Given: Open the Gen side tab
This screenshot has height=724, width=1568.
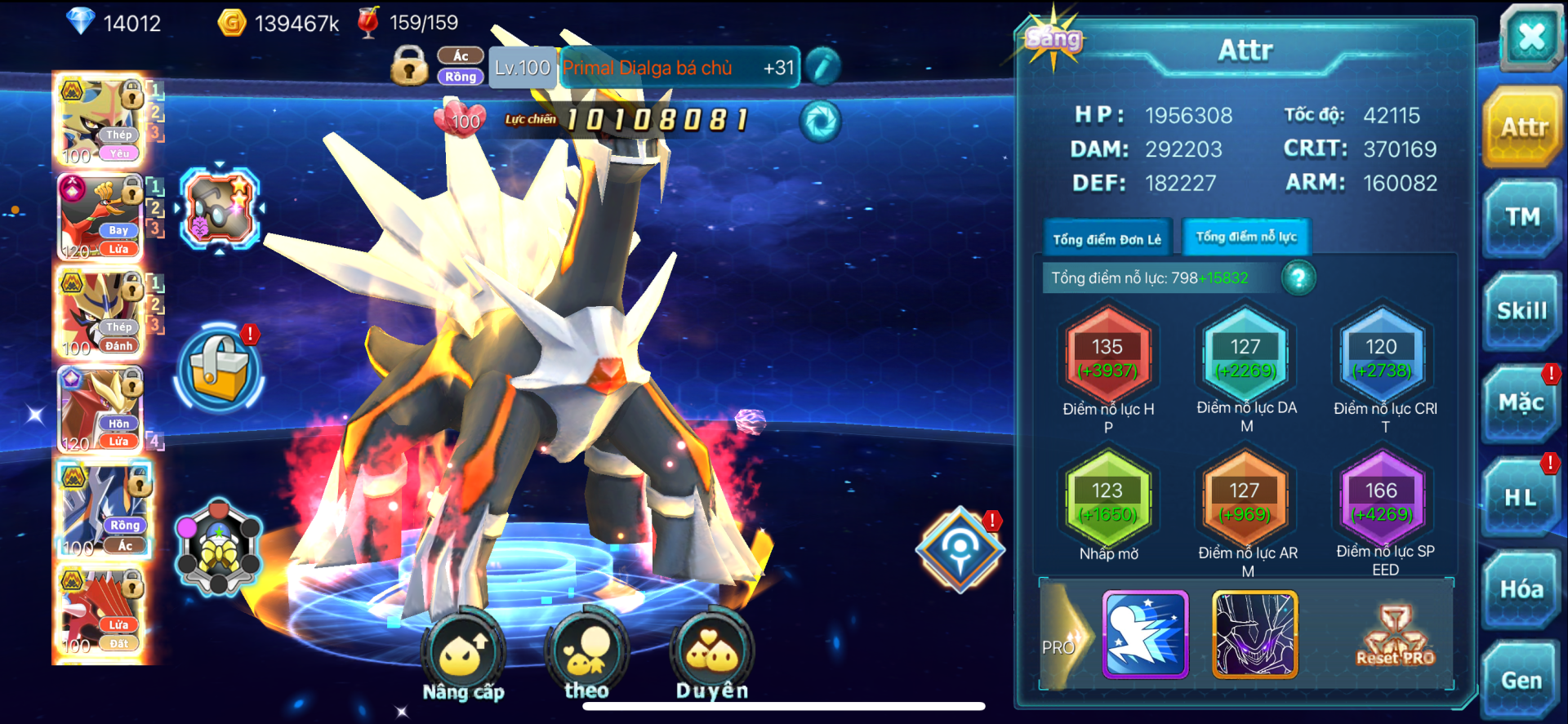Looking at the screenshot, I should point(1521,680).
